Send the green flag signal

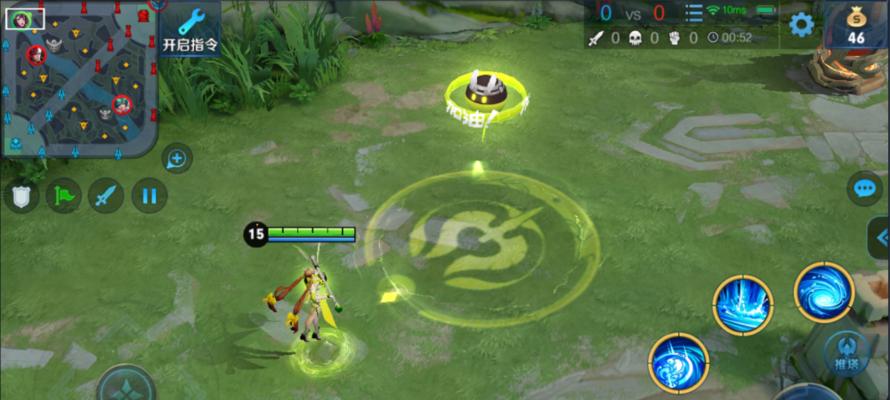63,195
